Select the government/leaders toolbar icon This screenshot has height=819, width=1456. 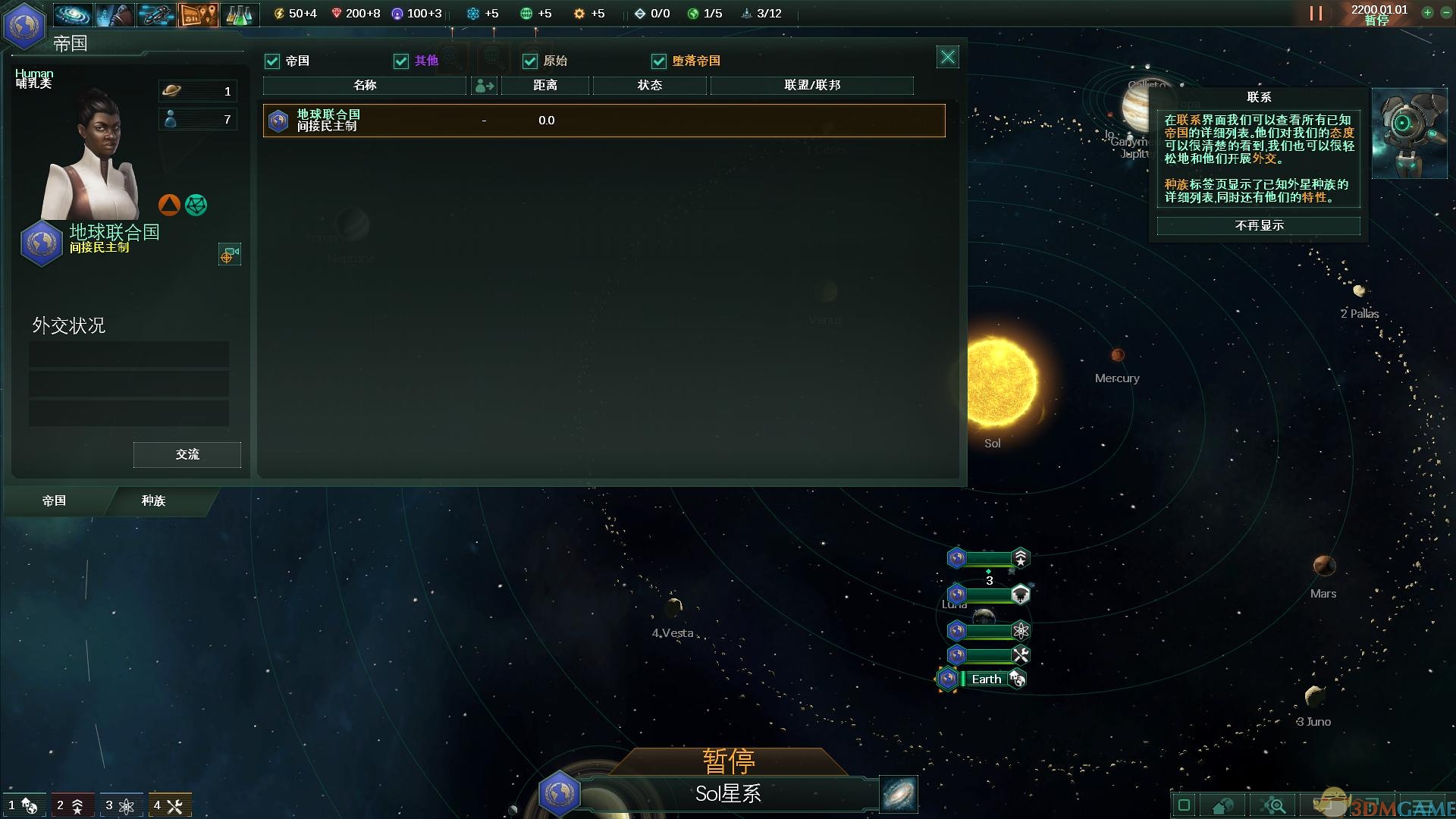coord(115,14)
